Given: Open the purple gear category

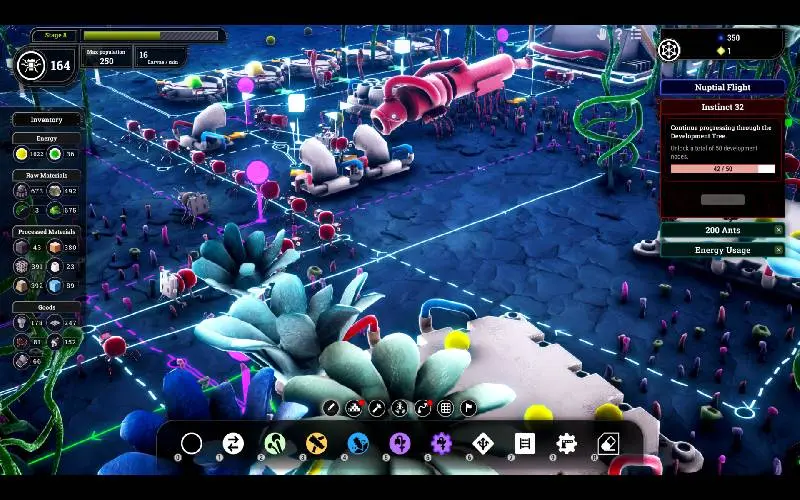Looking at the screenshot, I should [441, 443].
